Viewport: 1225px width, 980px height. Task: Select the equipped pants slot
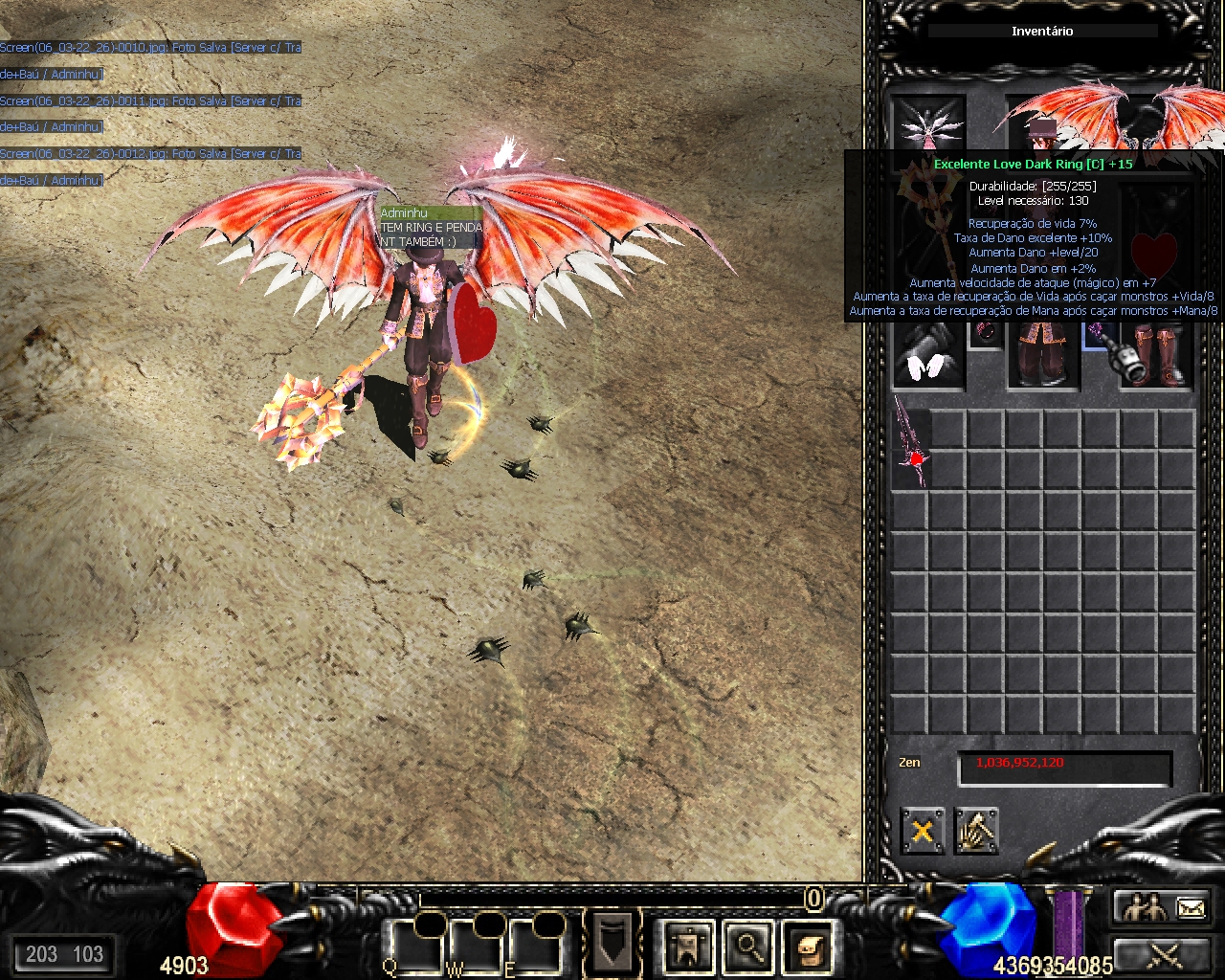1043,357
